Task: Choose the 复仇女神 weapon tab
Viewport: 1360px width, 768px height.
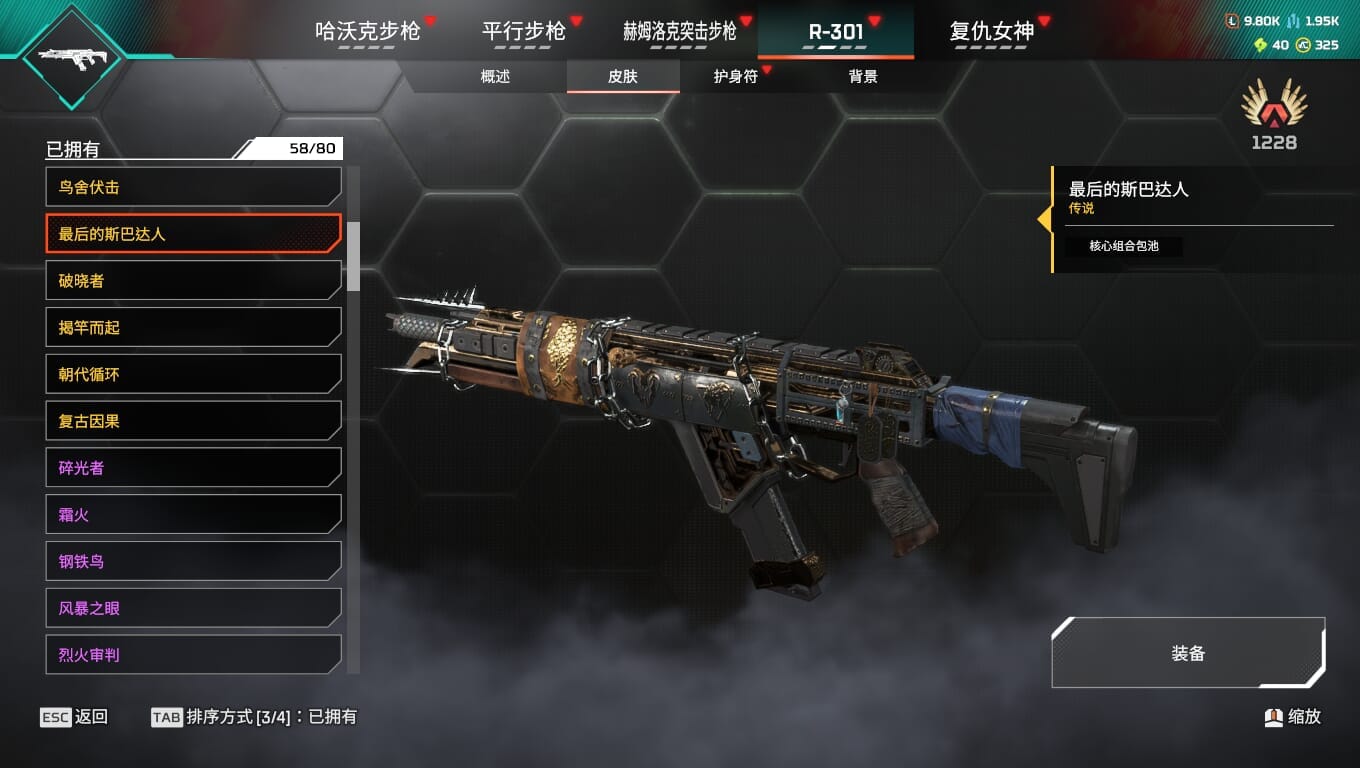Action: click(x=991, y=31)
